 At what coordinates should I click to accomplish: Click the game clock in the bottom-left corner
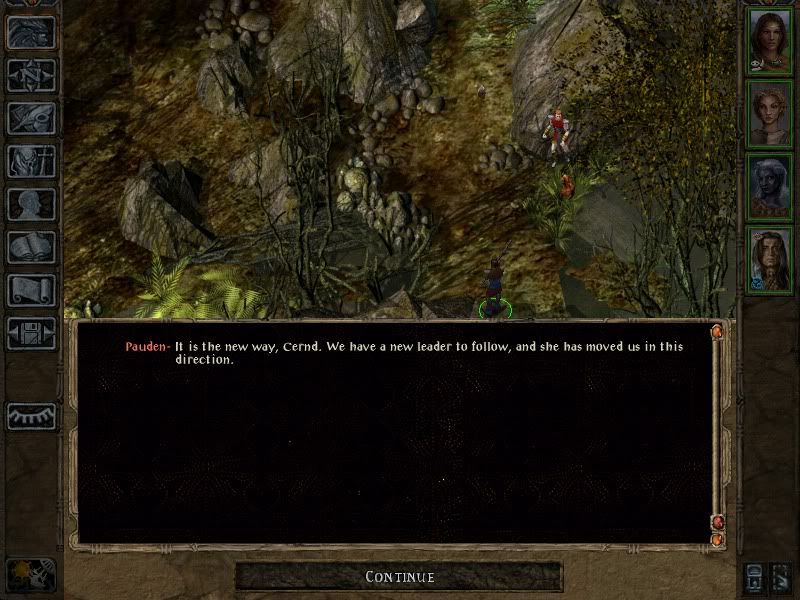(29, 575)
